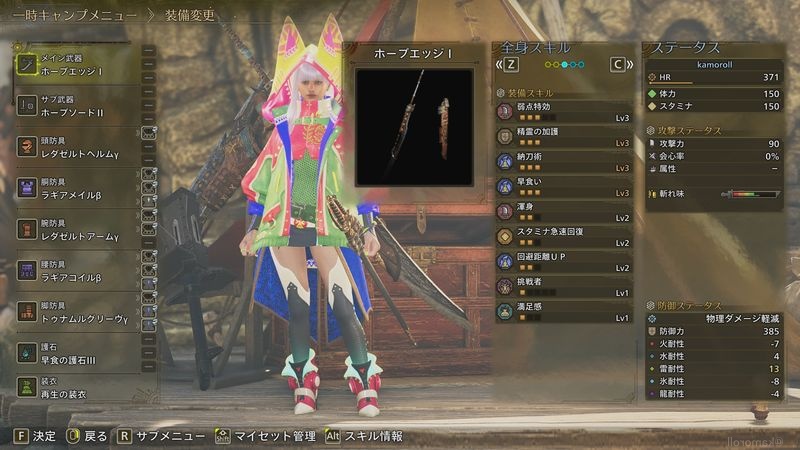Select the 納刀術 skill entry
Image resolution: width=800 pixels, height=450 pixels.
tap(565, 160)
